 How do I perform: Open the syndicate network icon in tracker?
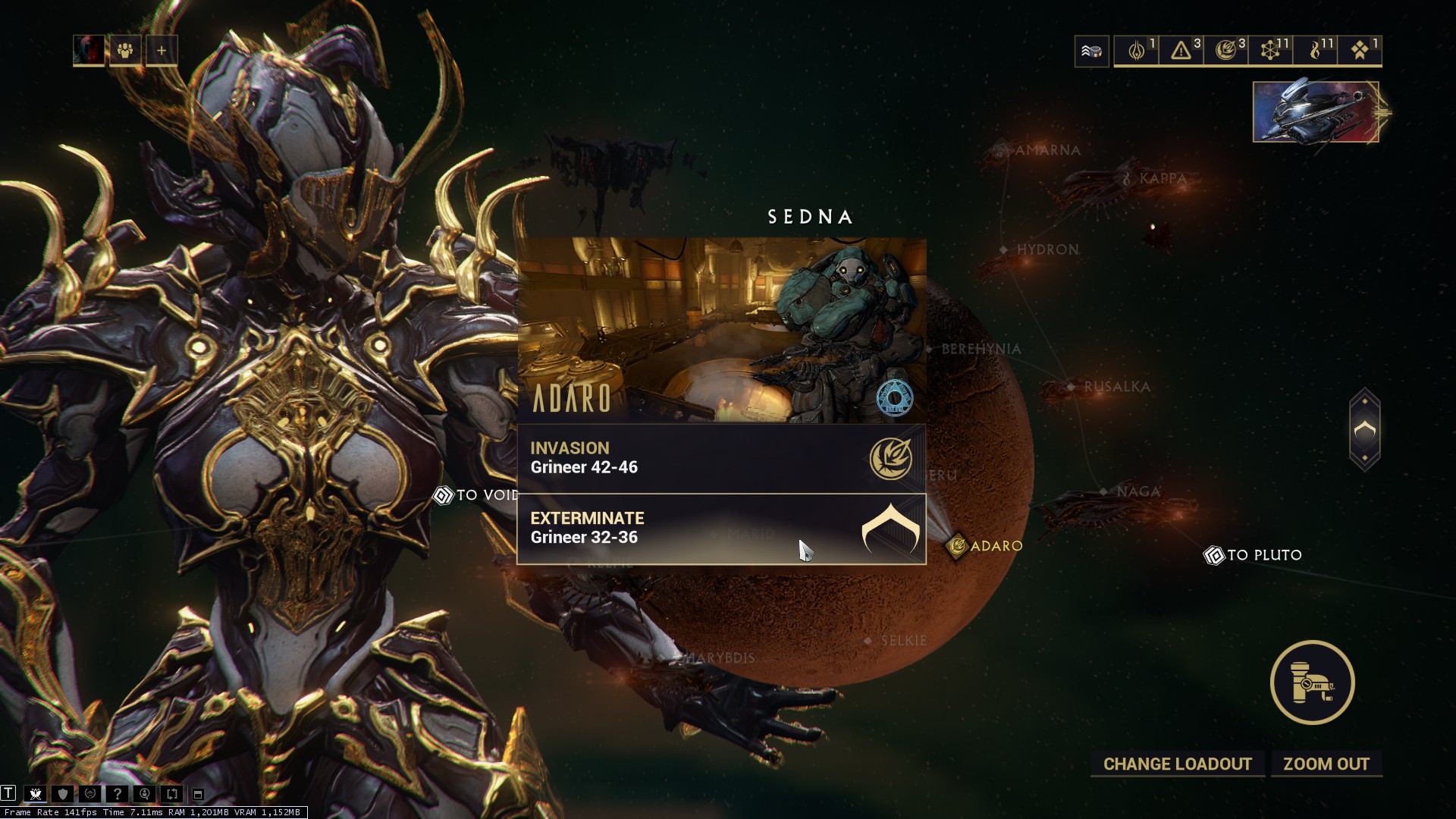1271,51
